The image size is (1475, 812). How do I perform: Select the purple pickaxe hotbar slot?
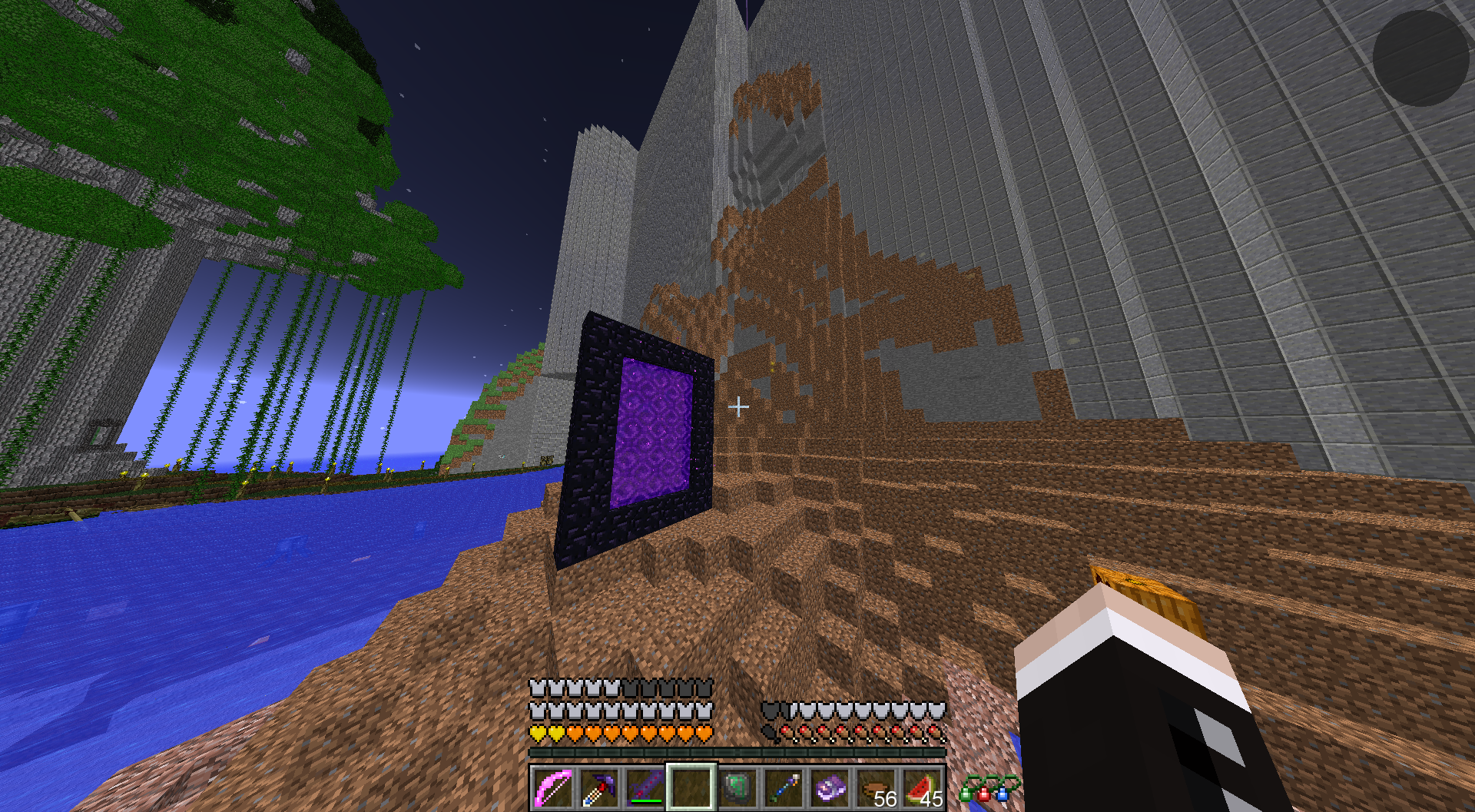coord(598,788)
